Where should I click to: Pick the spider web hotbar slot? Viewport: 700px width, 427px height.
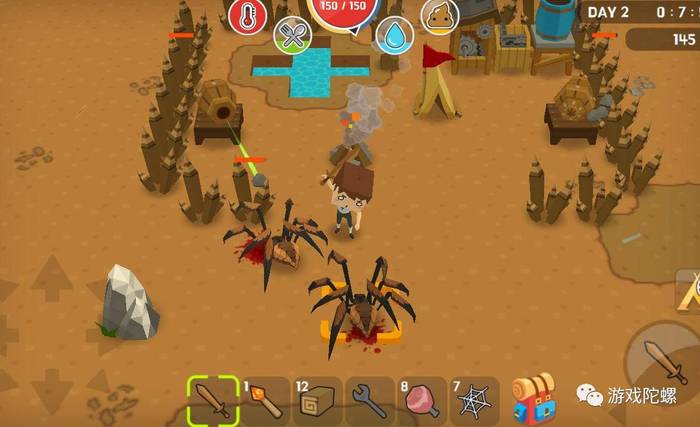click(473, 400)
